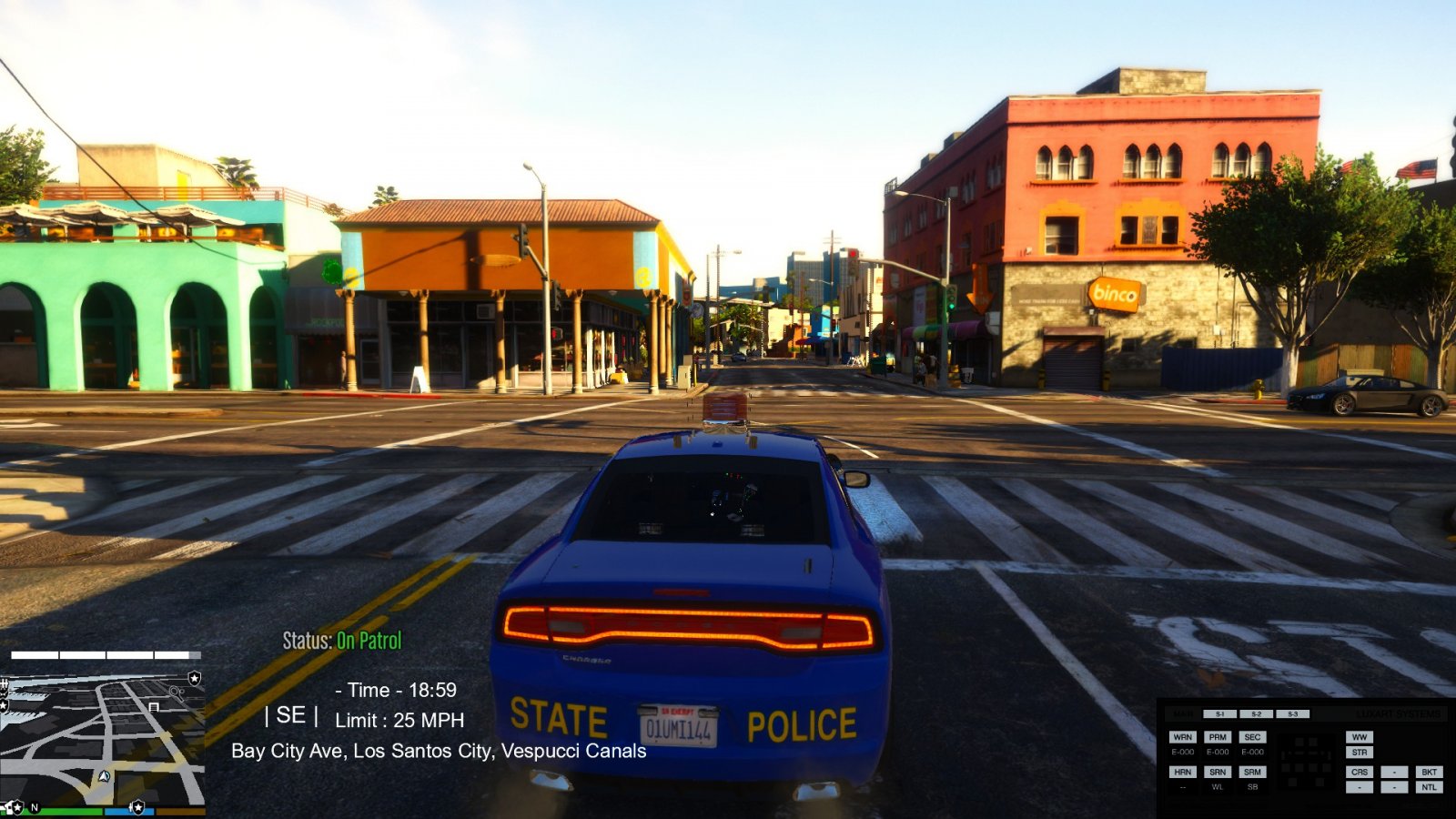This screenshot has height=819, width=1456.
Task: Turn on the SRN siren button
Action: point(1218,772)
